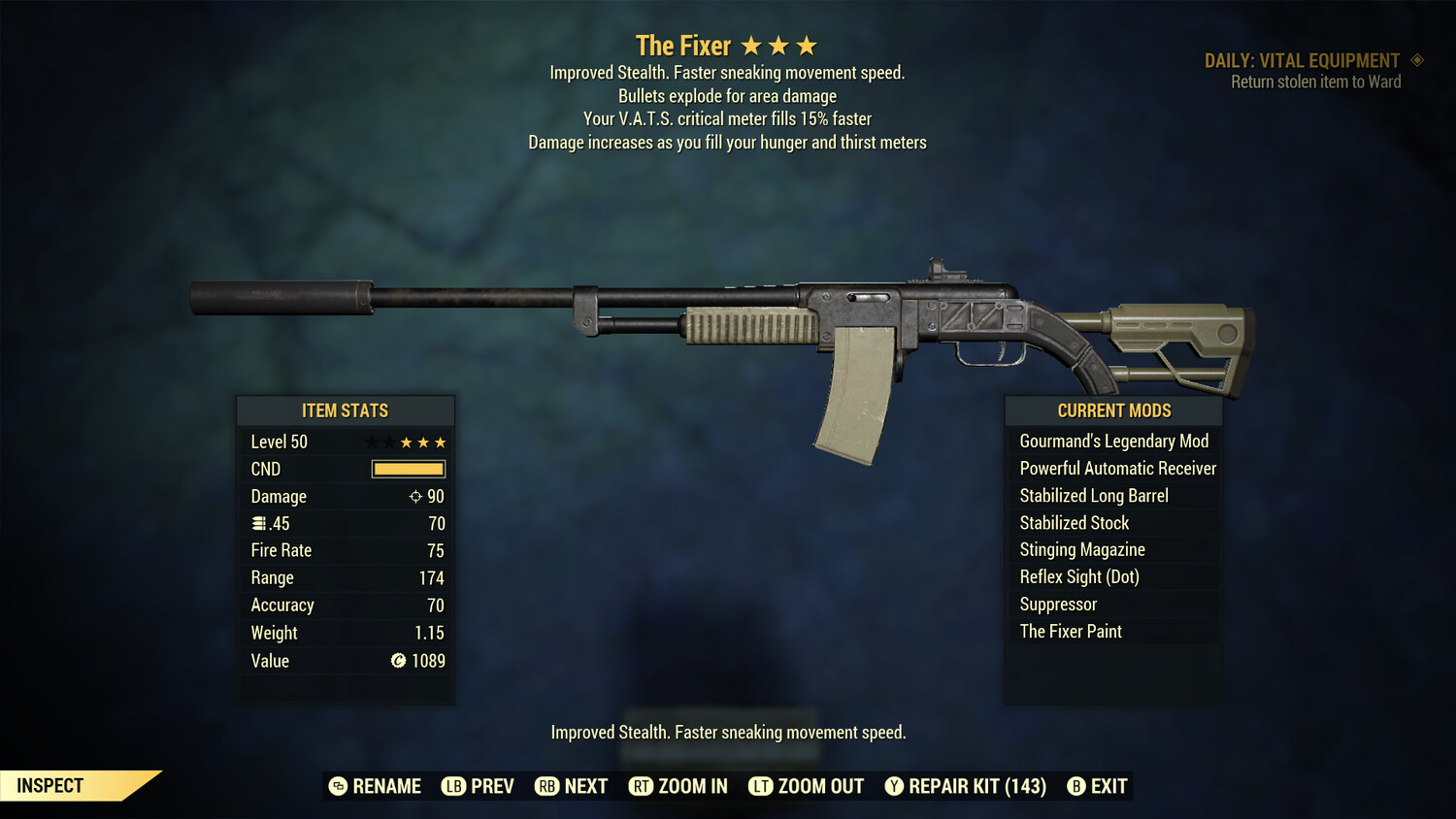This screenshot has height=819, width=1456.
Task: Click the LB icon to view previous item
Action: (x=452, y=786)
